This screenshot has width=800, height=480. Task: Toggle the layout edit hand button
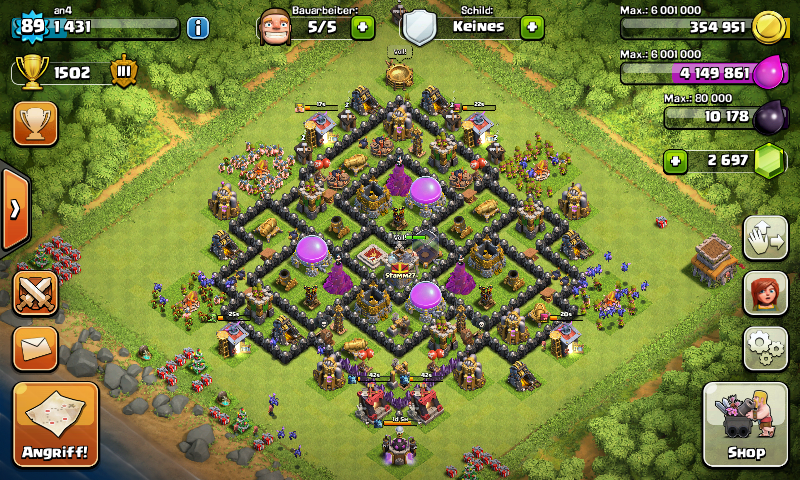[764, 237]
